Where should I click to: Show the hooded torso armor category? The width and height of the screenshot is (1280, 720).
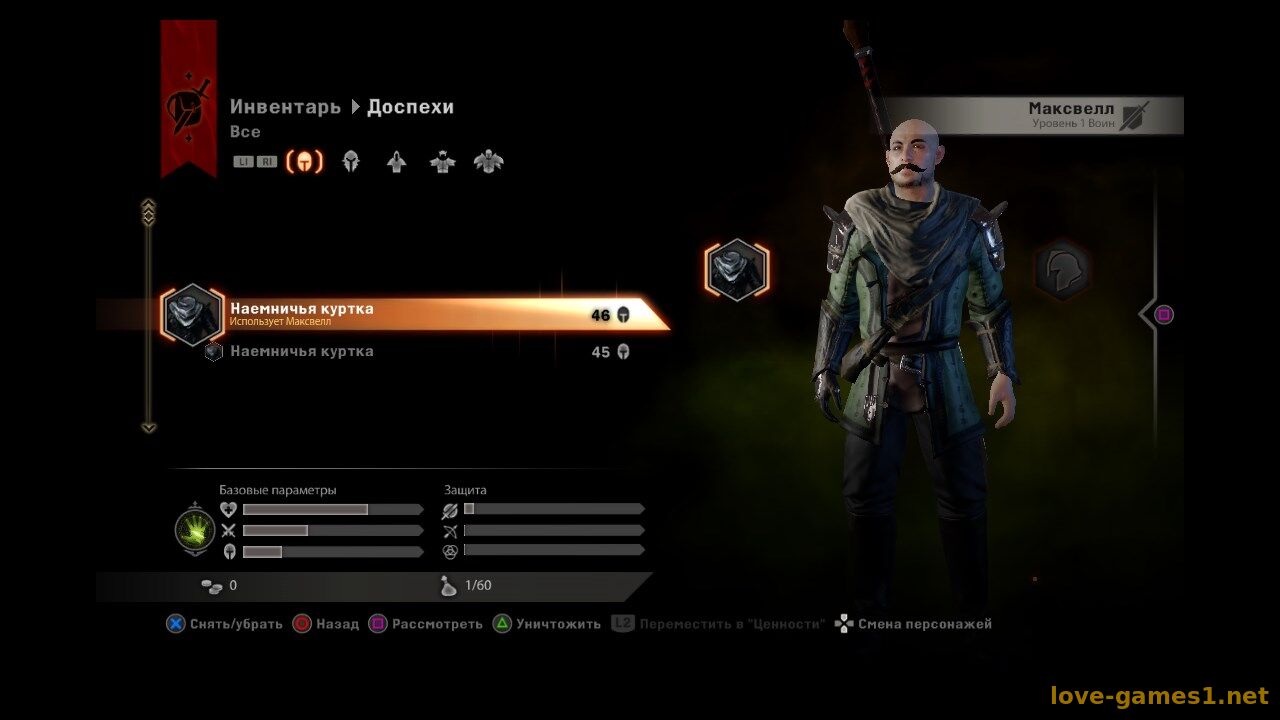(397, 162)
